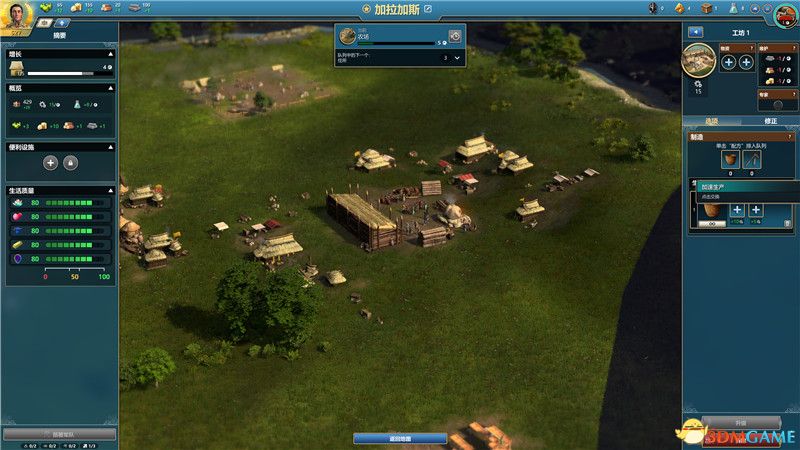
Task: Click the blue back arrow in the workshop panel
Action: (696, 32)
